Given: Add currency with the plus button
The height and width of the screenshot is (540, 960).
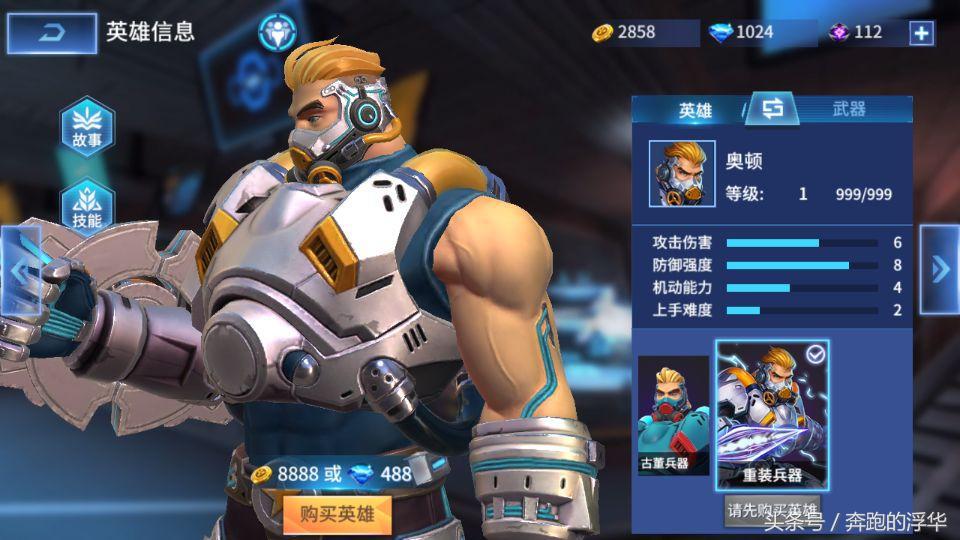Looking at the screenshot, I should 920,33.
